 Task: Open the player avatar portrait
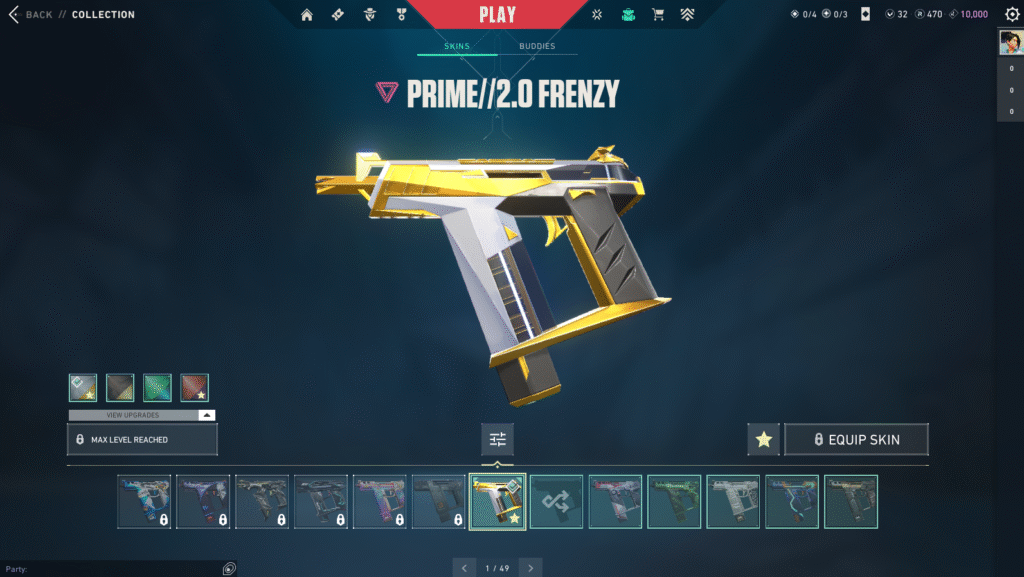[1009, 42]
